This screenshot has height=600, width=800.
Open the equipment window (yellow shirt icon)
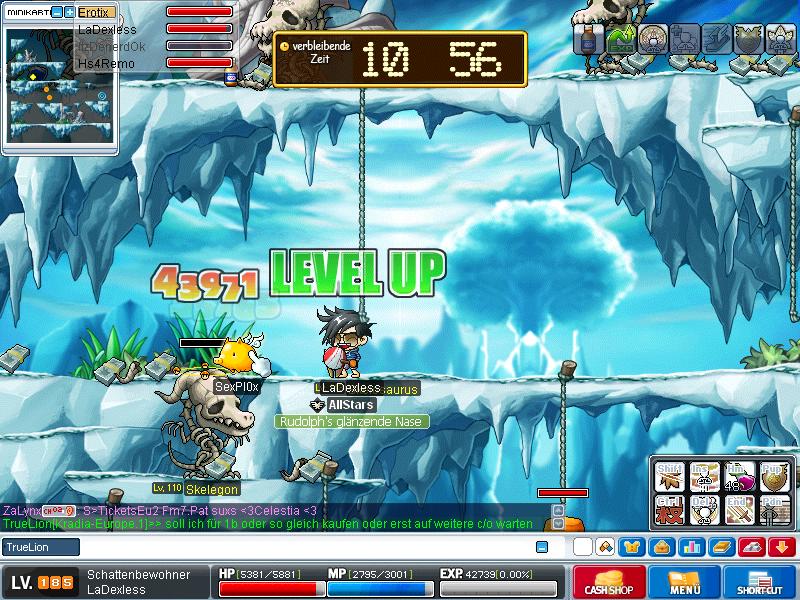coord(632,547)
